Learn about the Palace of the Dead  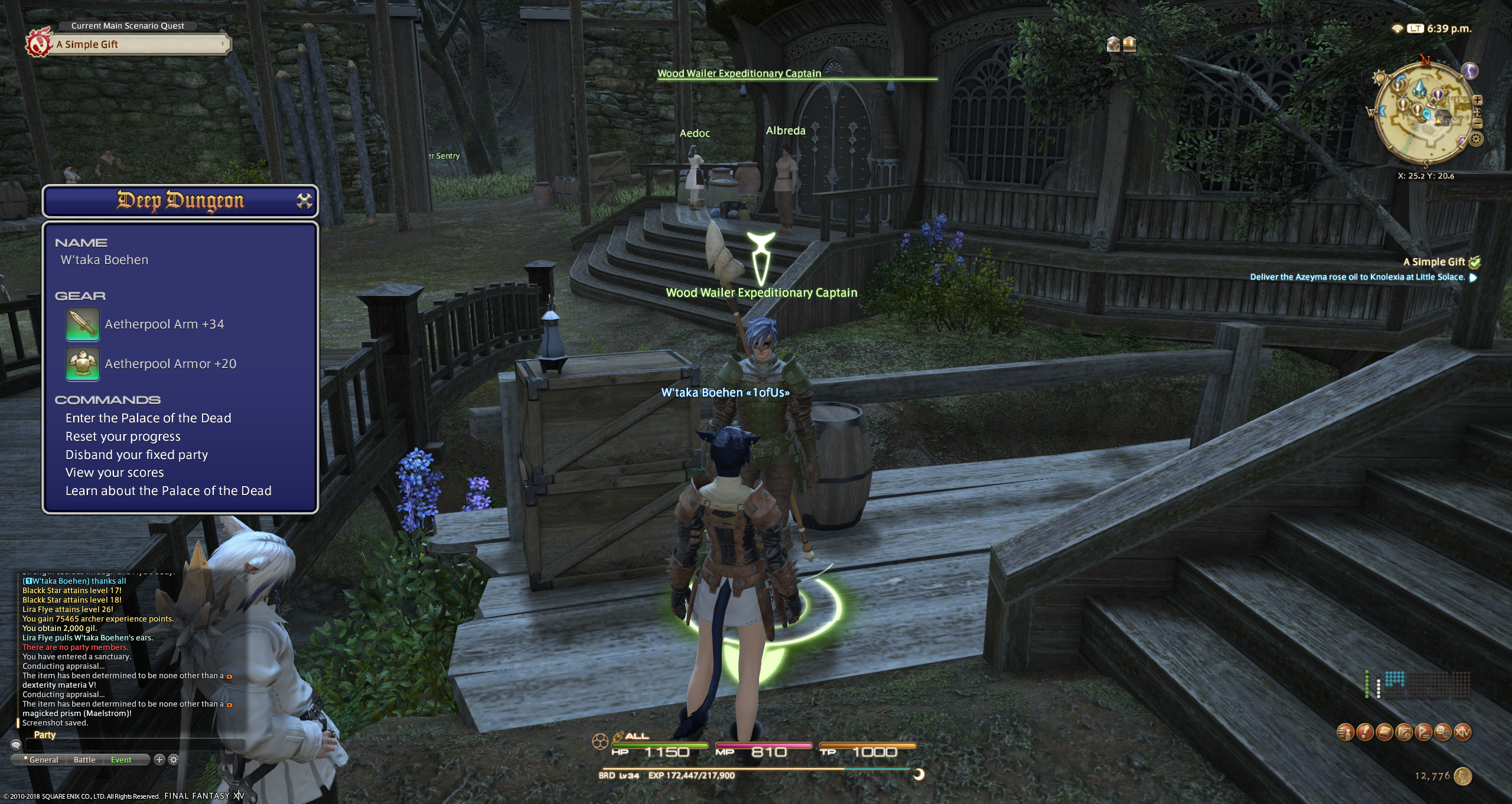168,491
